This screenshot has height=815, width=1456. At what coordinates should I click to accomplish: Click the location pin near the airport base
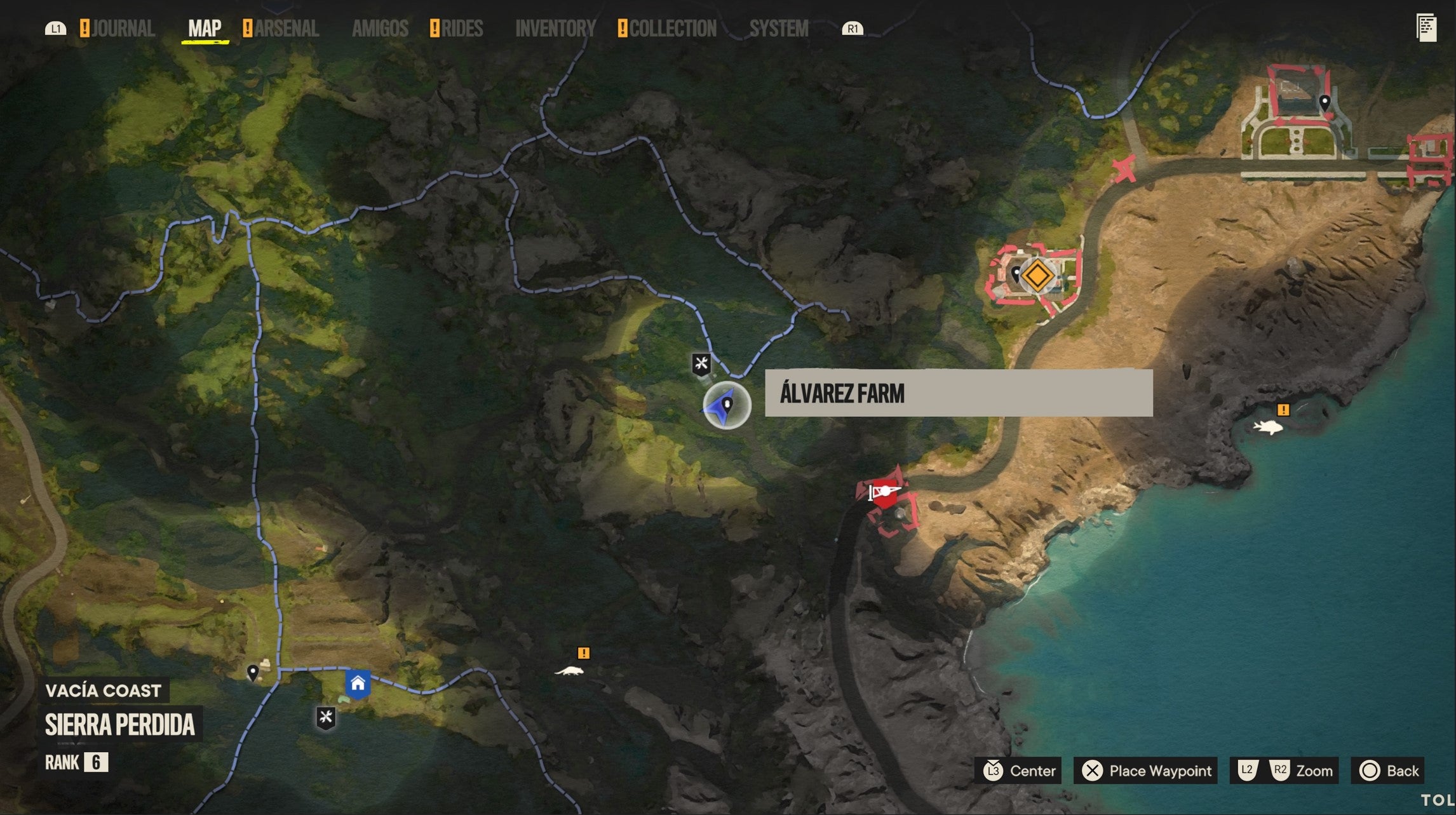pyautogui.click(x=1325, y=100)
